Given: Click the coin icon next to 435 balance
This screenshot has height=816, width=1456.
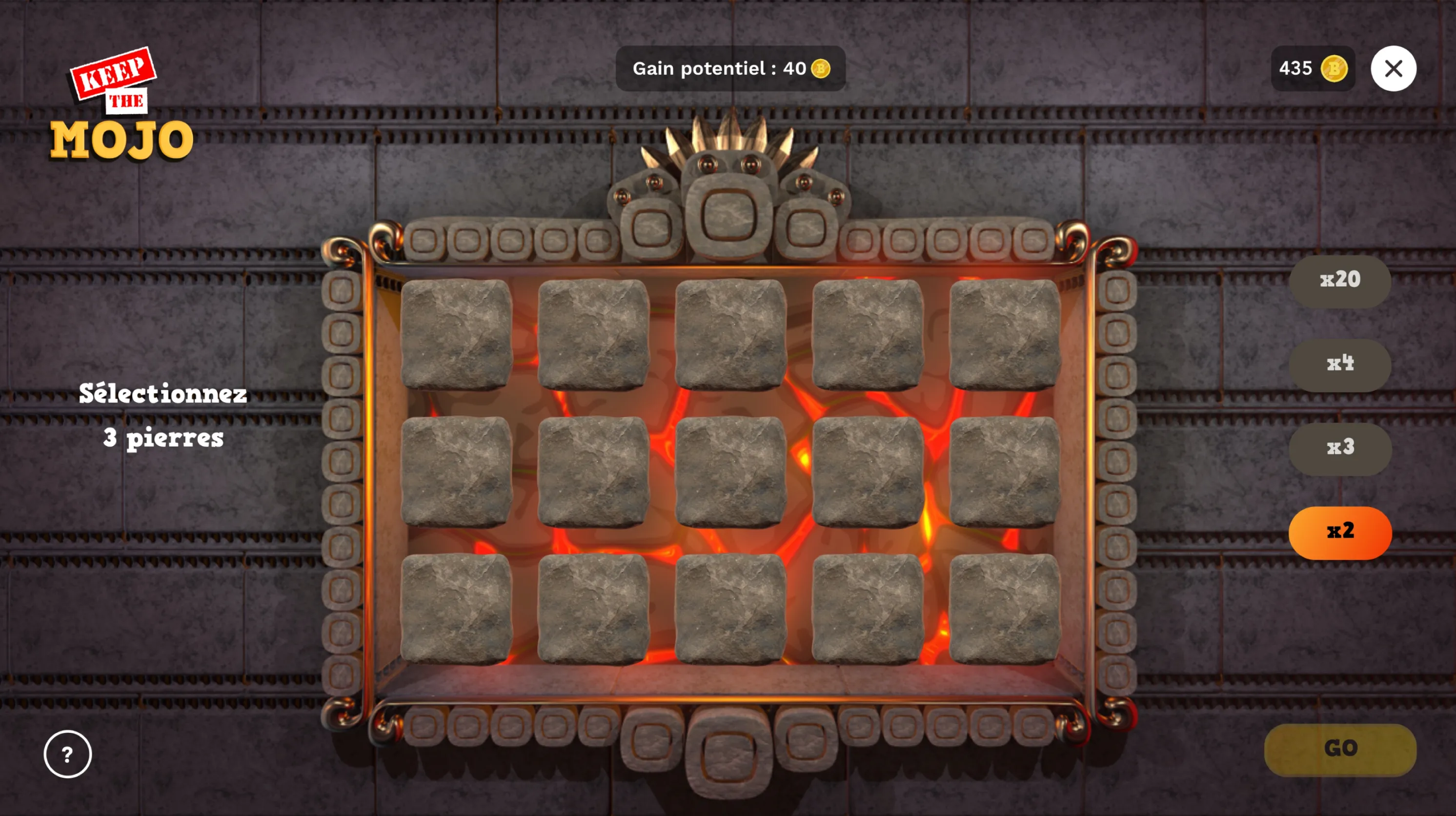Looking at the screenshot, I should [1334, 69].
